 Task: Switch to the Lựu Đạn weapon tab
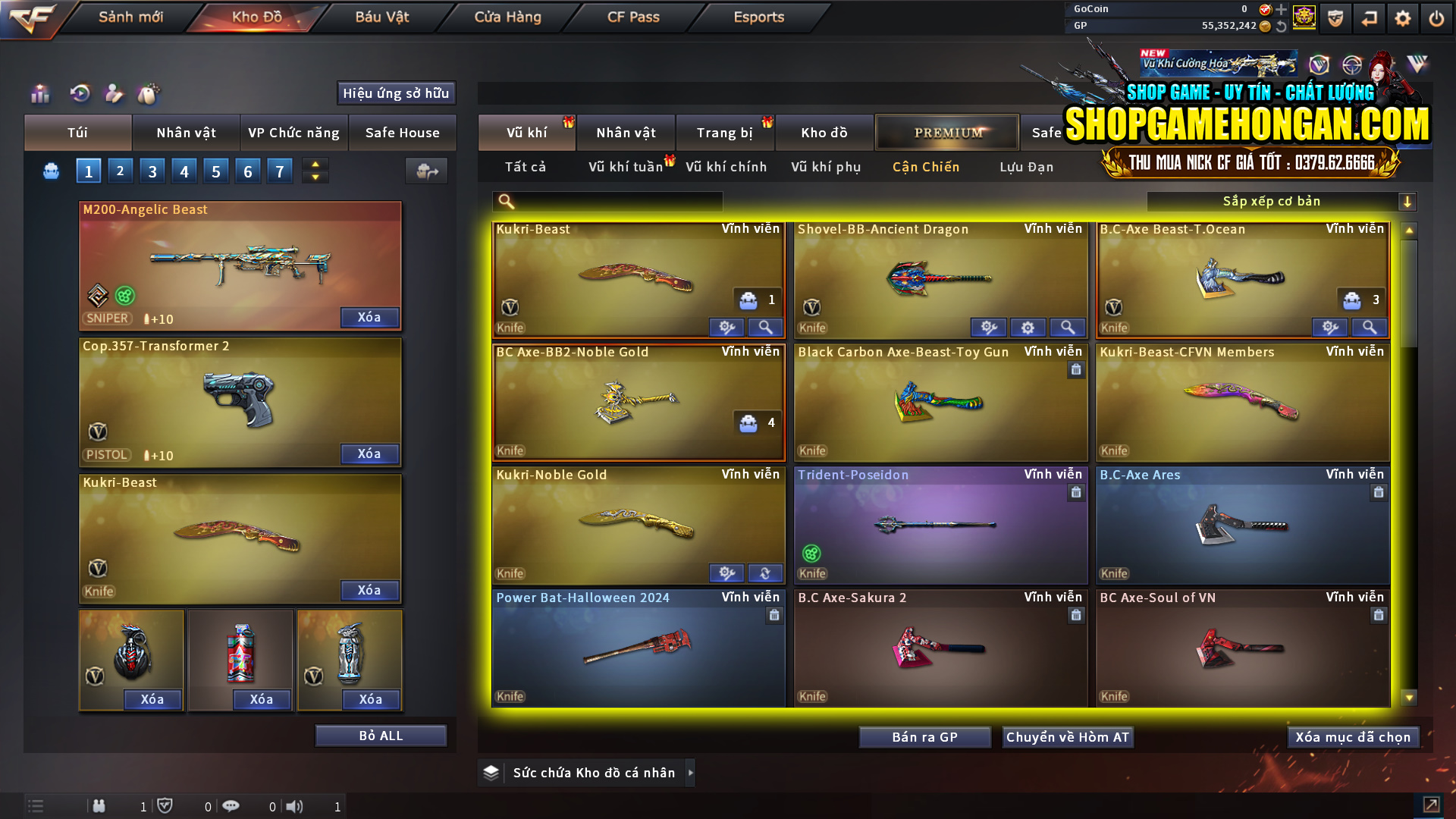pyautogui.click(x=1025, y=166)
